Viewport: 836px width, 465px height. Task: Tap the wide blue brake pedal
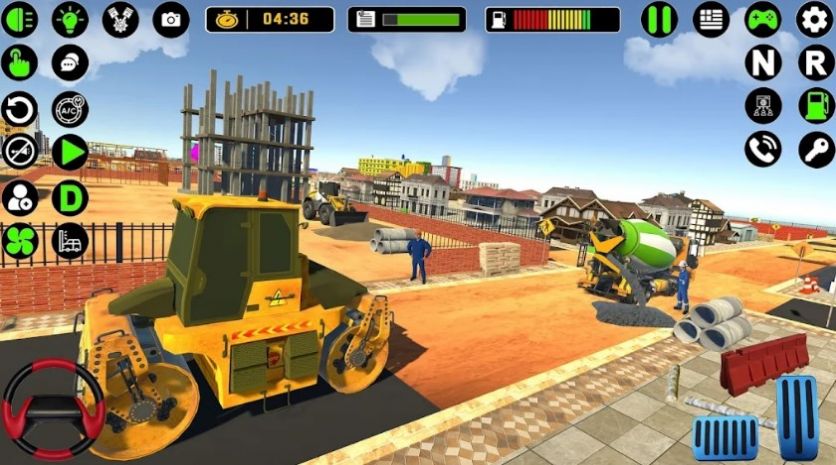click(x=725, y=438)
